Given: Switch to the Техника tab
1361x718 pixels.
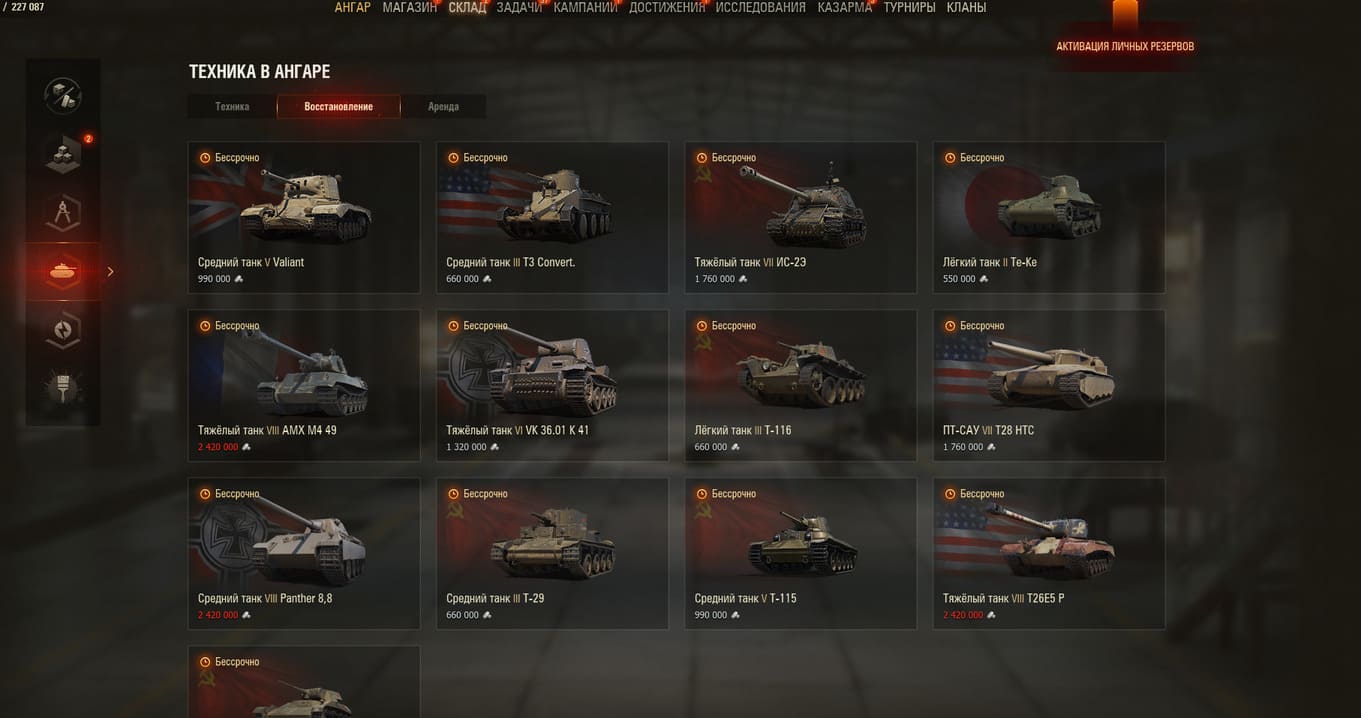Looking at the screenshot, I should (x=232, y=107).
